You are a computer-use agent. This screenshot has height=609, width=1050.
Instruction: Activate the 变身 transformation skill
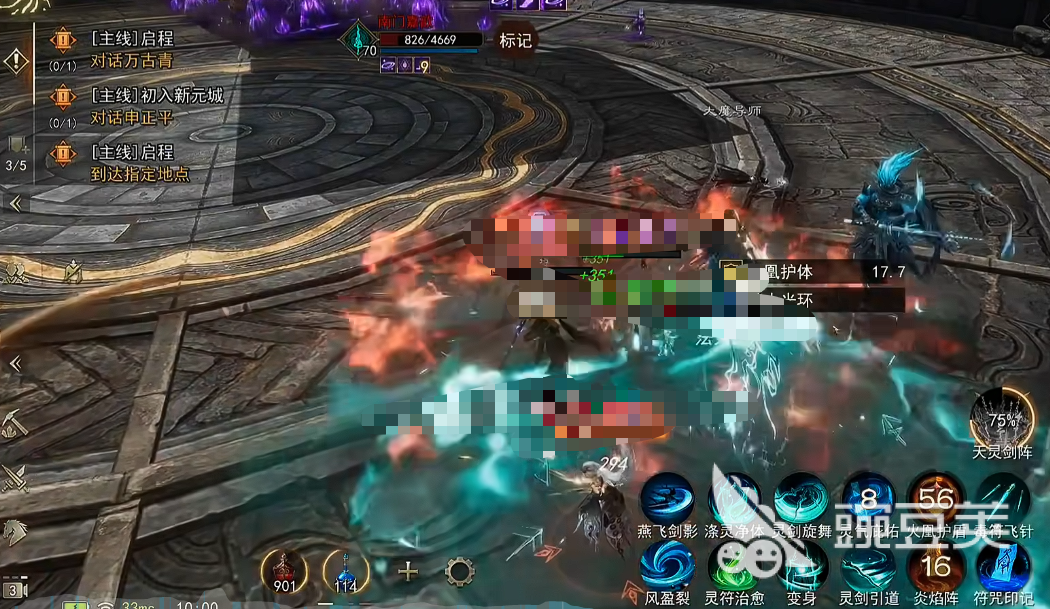[802, 566]
